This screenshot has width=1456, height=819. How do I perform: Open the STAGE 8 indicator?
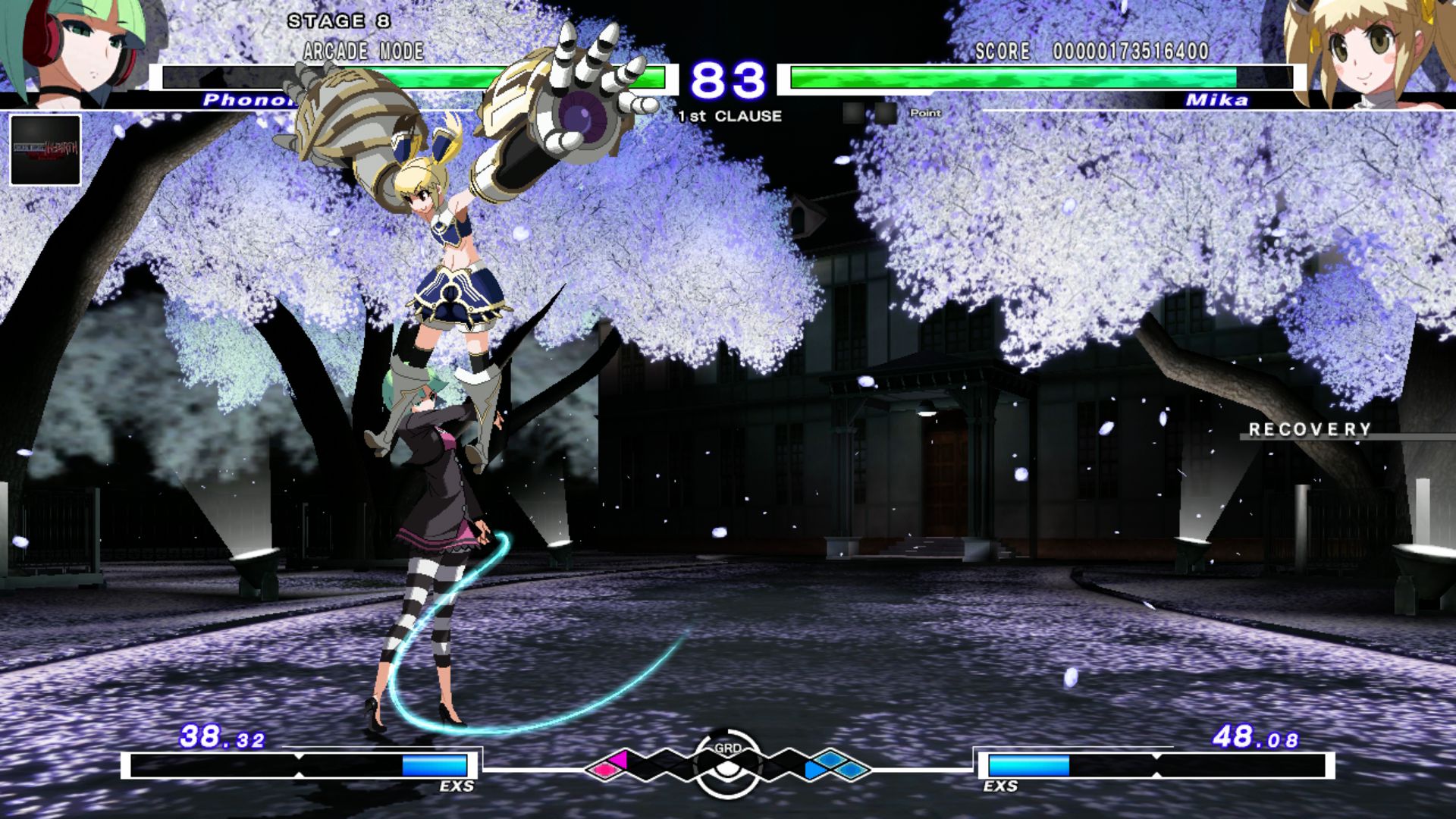point(339,21)
